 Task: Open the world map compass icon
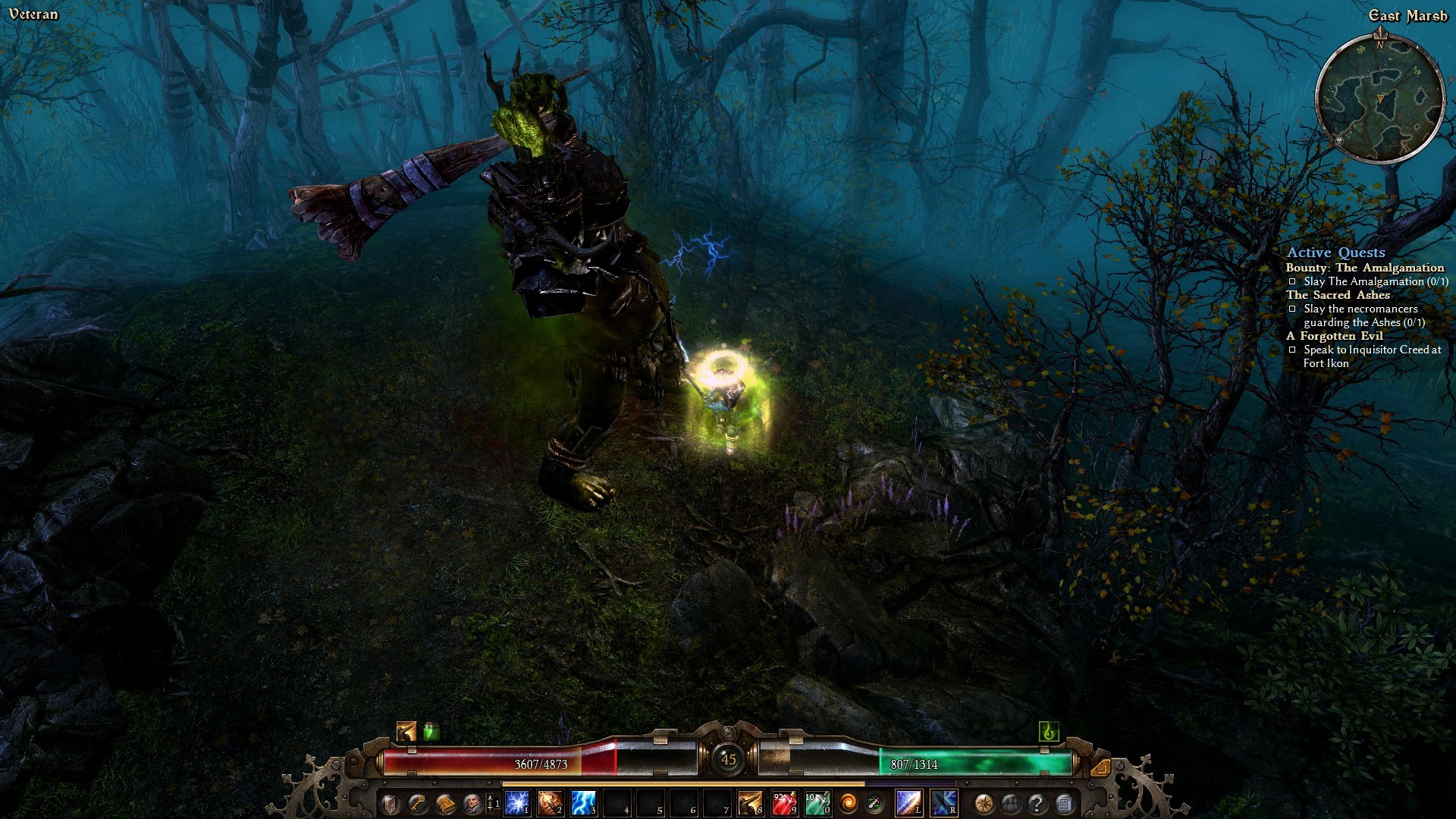[984, 802]
